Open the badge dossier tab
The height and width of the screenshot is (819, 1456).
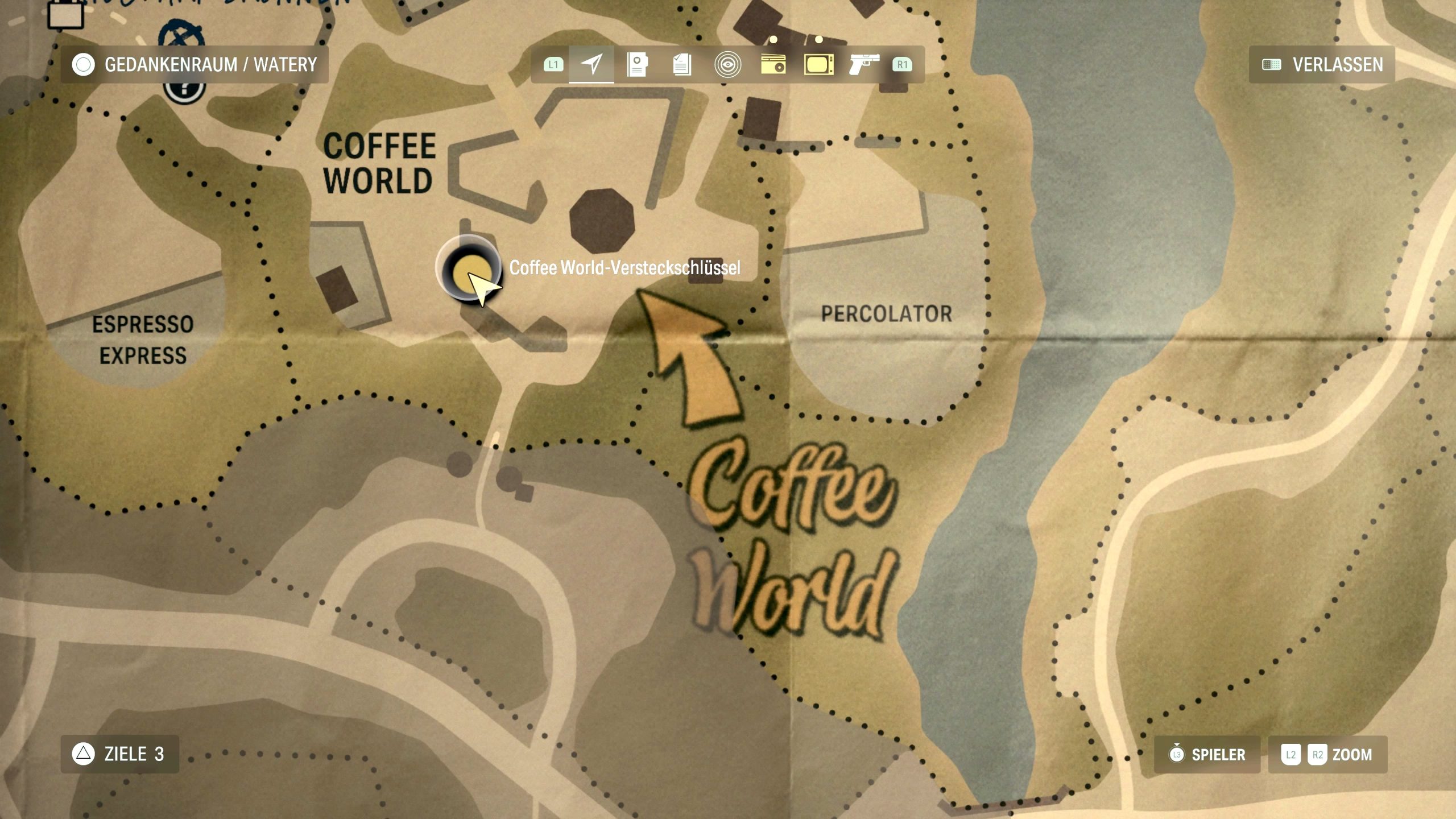pos(637,64)
